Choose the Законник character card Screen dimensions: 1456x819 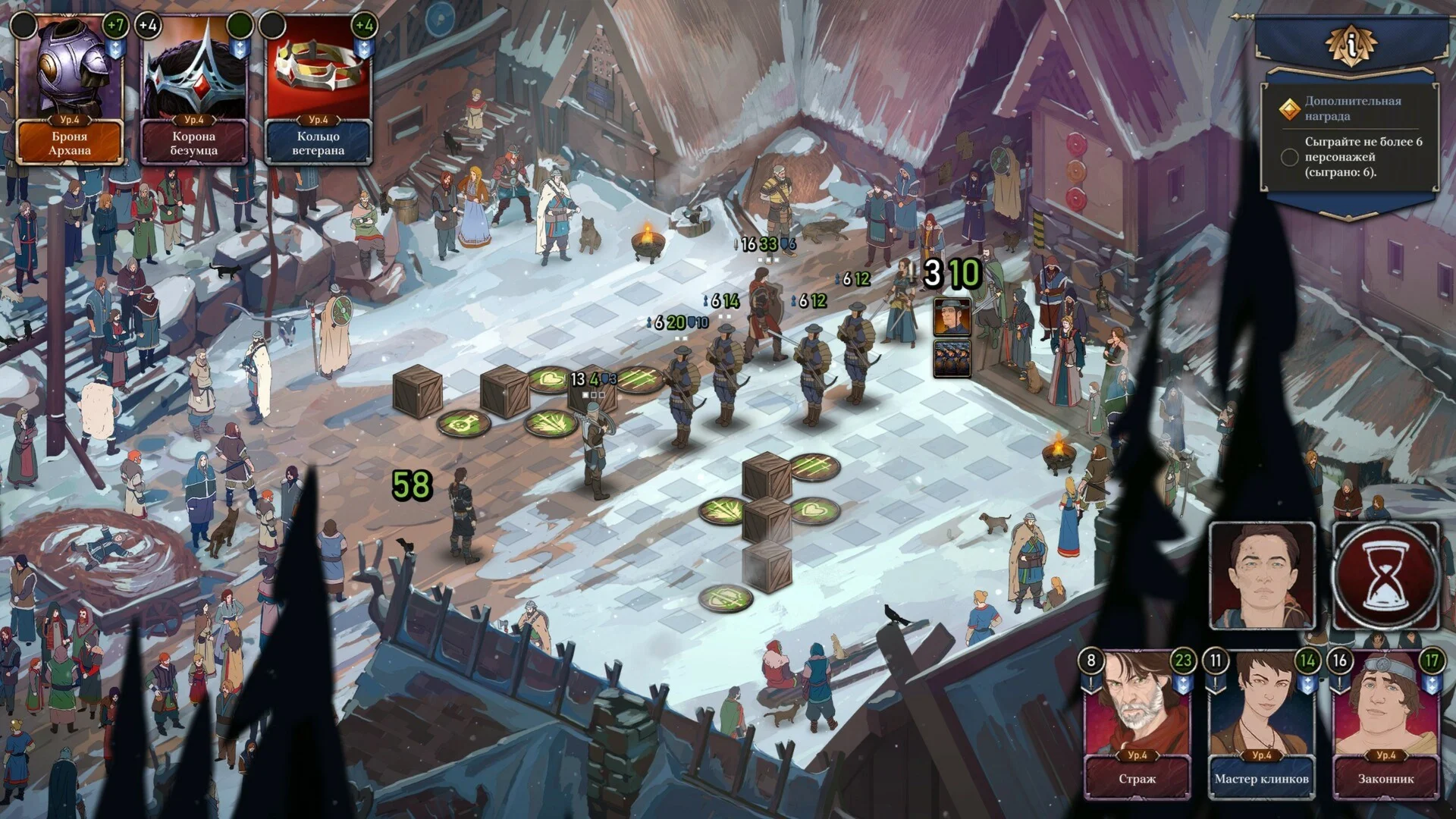[1385, 724]
